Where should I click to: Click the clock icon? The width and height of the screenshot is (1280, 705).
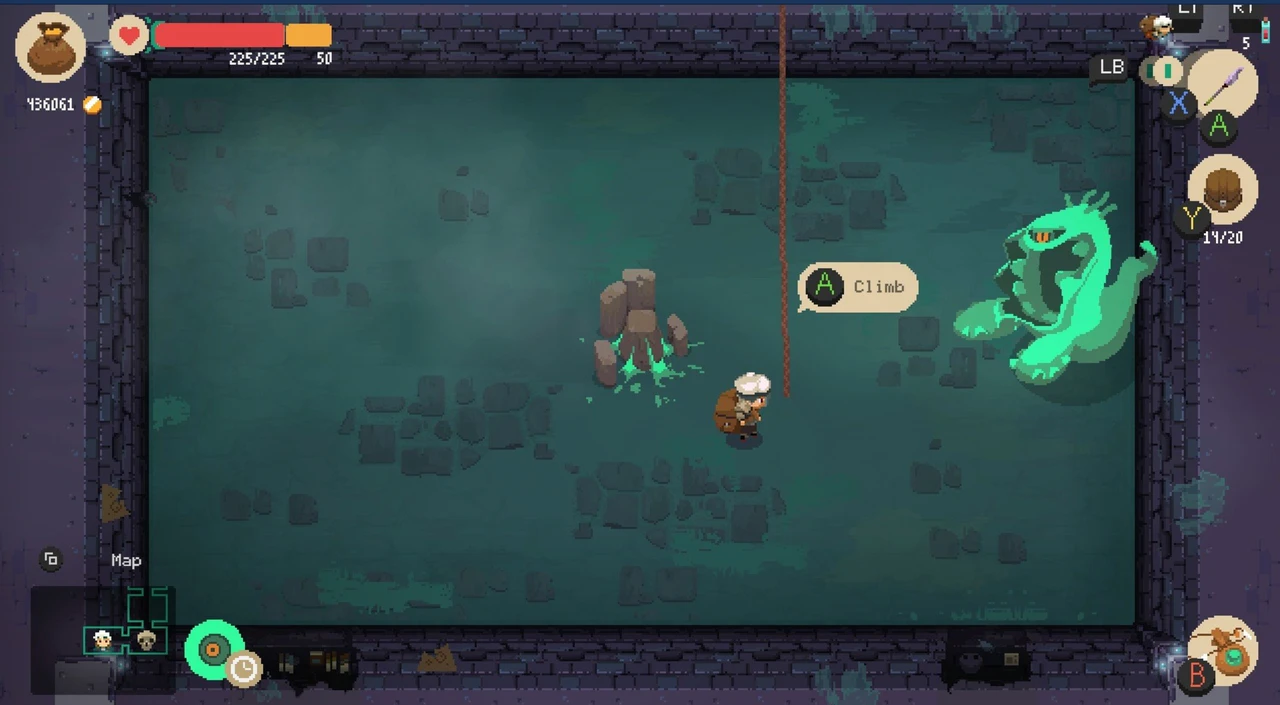(243, 668)
